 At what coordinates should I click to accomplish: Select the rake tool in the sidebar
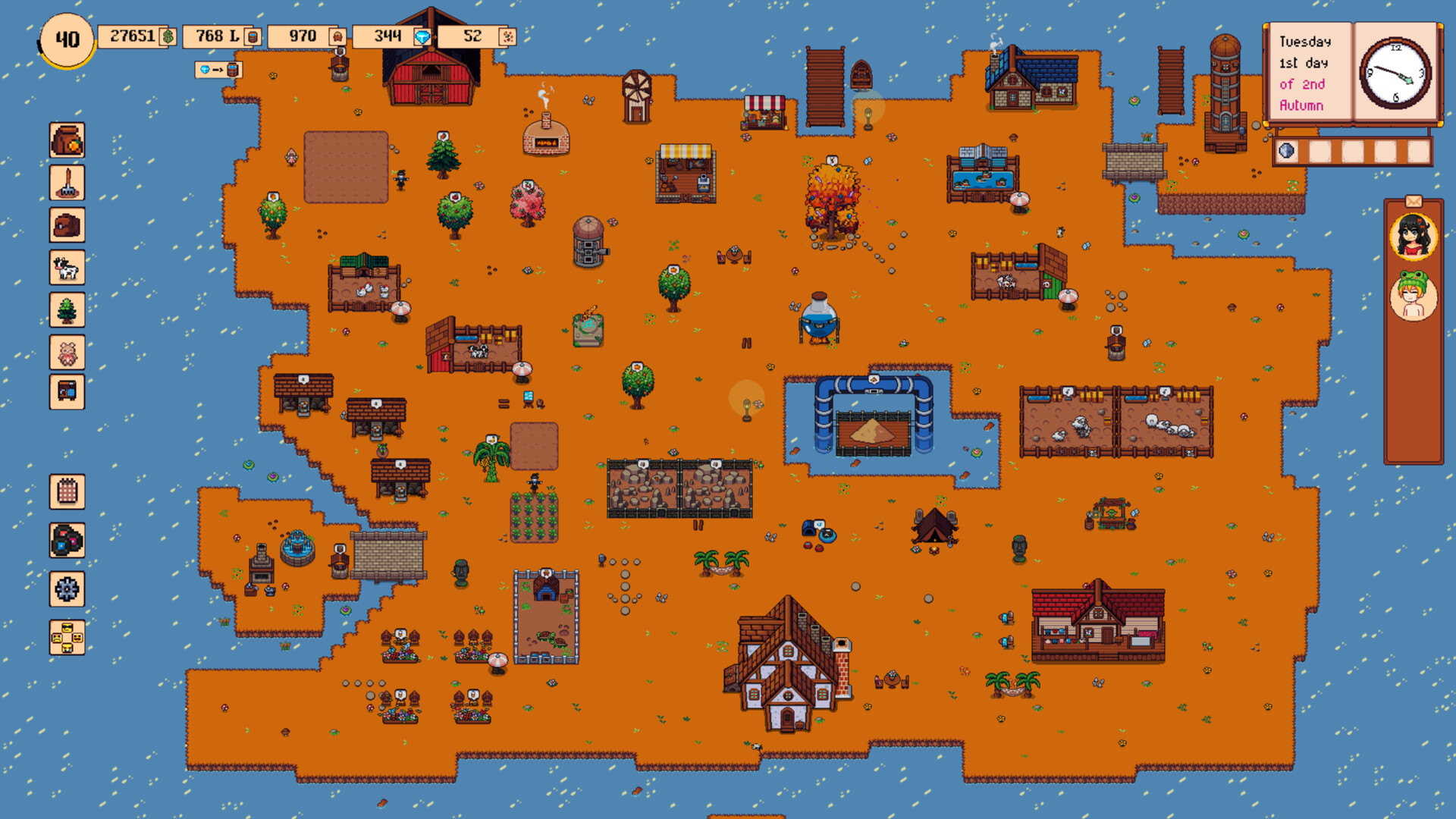click(67, 183)
